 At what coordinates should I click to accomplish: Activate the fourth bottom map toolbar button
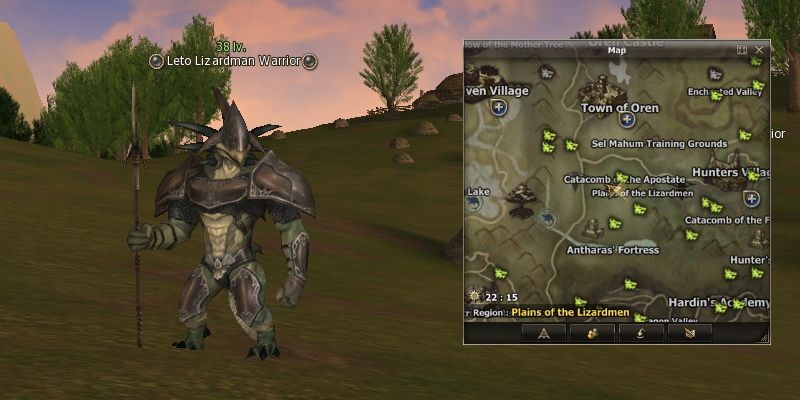tap(690, 333)
